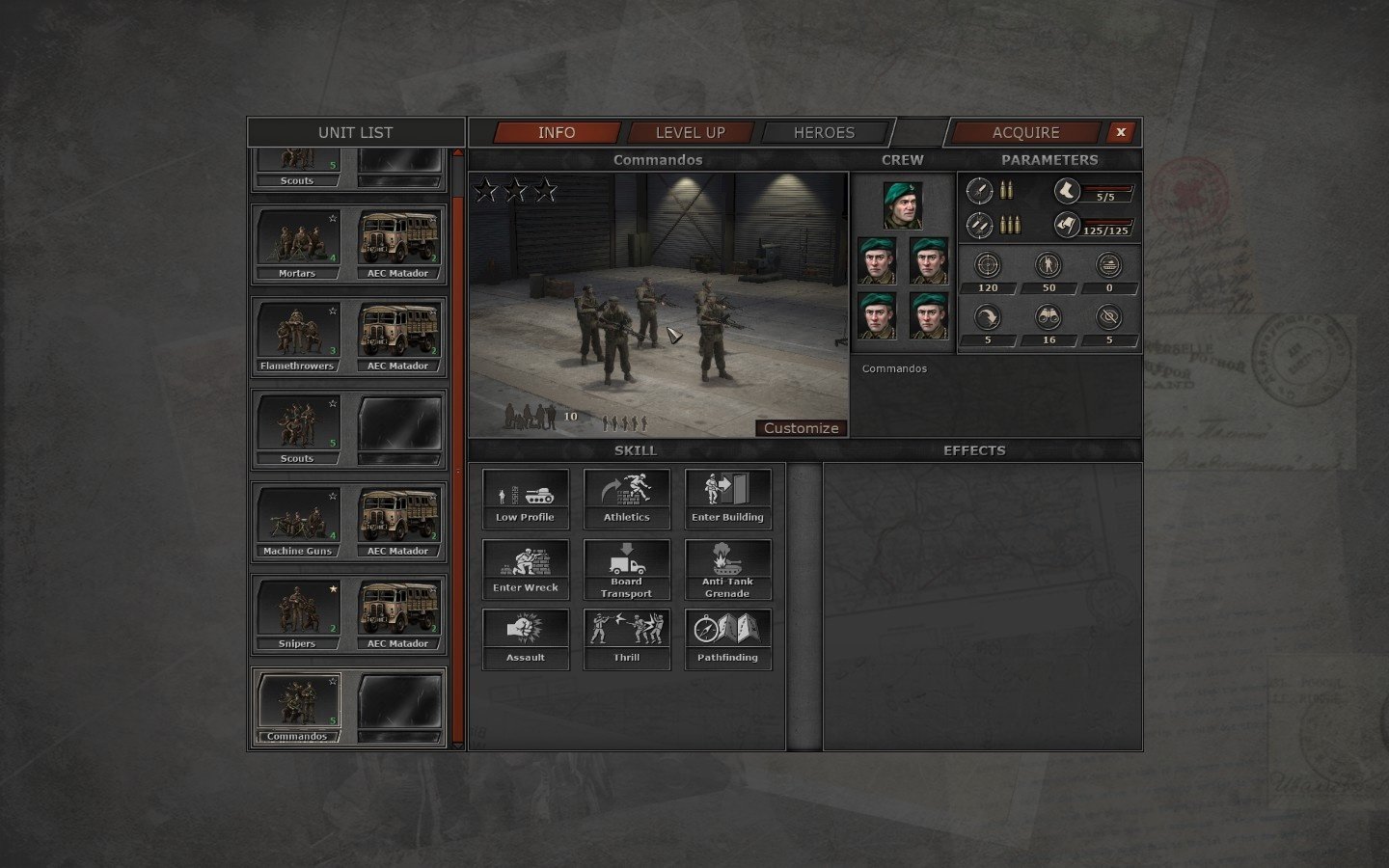Click the Enter Wreck skill
Viewport: 1389px width, 868px height.
(525, 568)
